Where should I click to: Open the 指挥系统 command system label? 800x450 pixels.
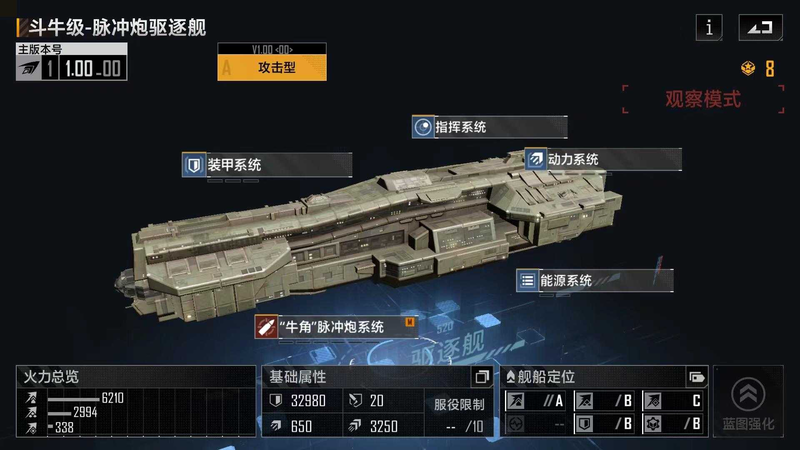pos(489,127)
